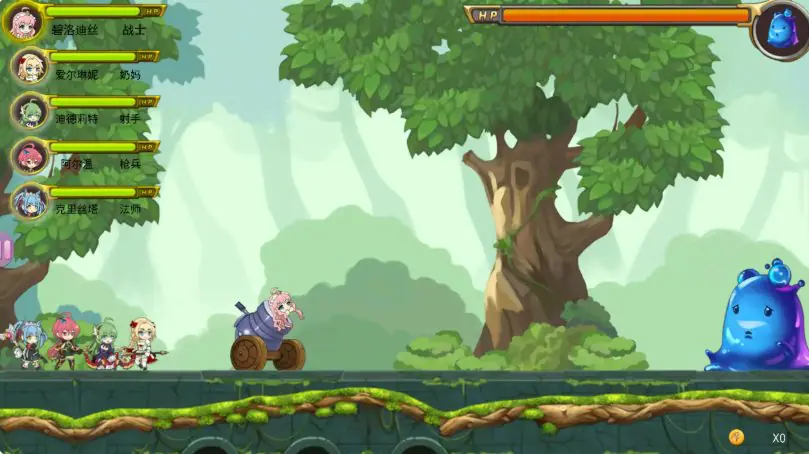
Task: Click the blue slime boss portrait
Action: pyautogui.click(x=781, y=29)
